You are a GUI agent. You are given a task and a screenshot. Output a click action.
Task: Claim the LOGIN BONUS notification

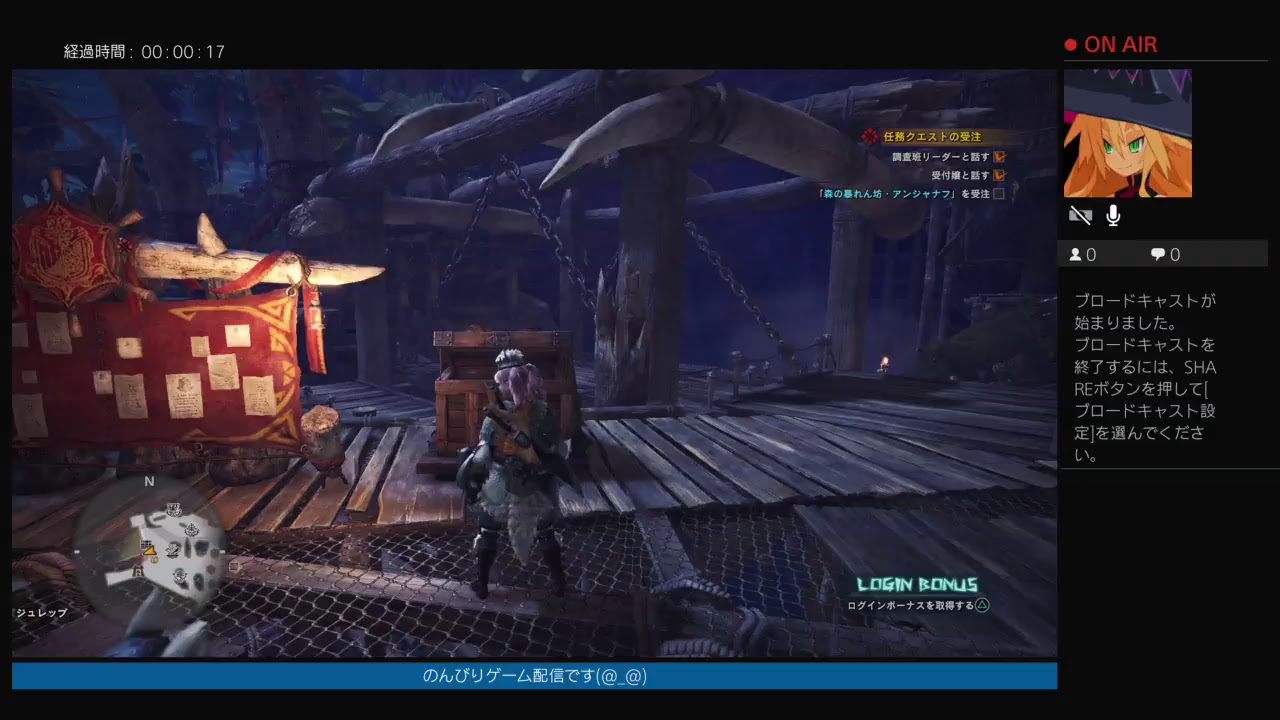pyautogui.click(x=917, y=595)
